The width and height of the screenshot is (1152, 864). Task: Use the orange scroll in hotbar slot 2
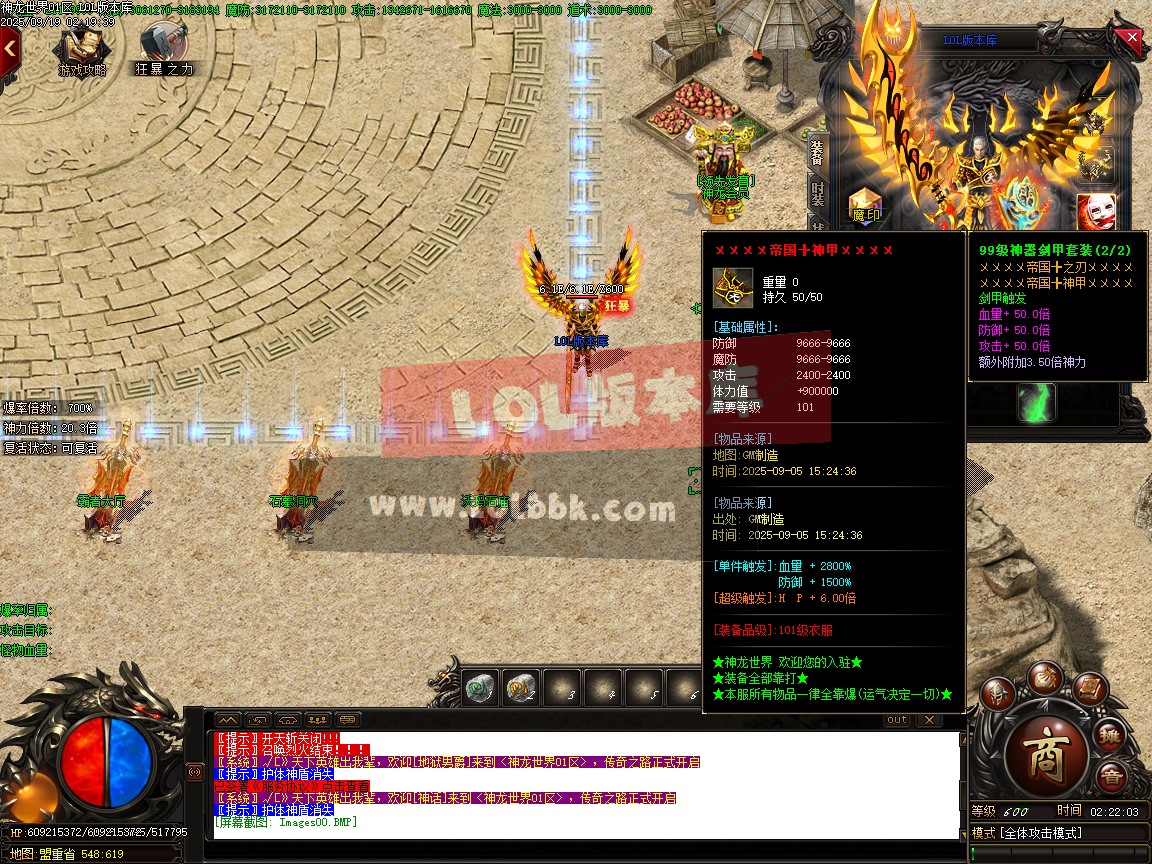click(x=520, y=687)
